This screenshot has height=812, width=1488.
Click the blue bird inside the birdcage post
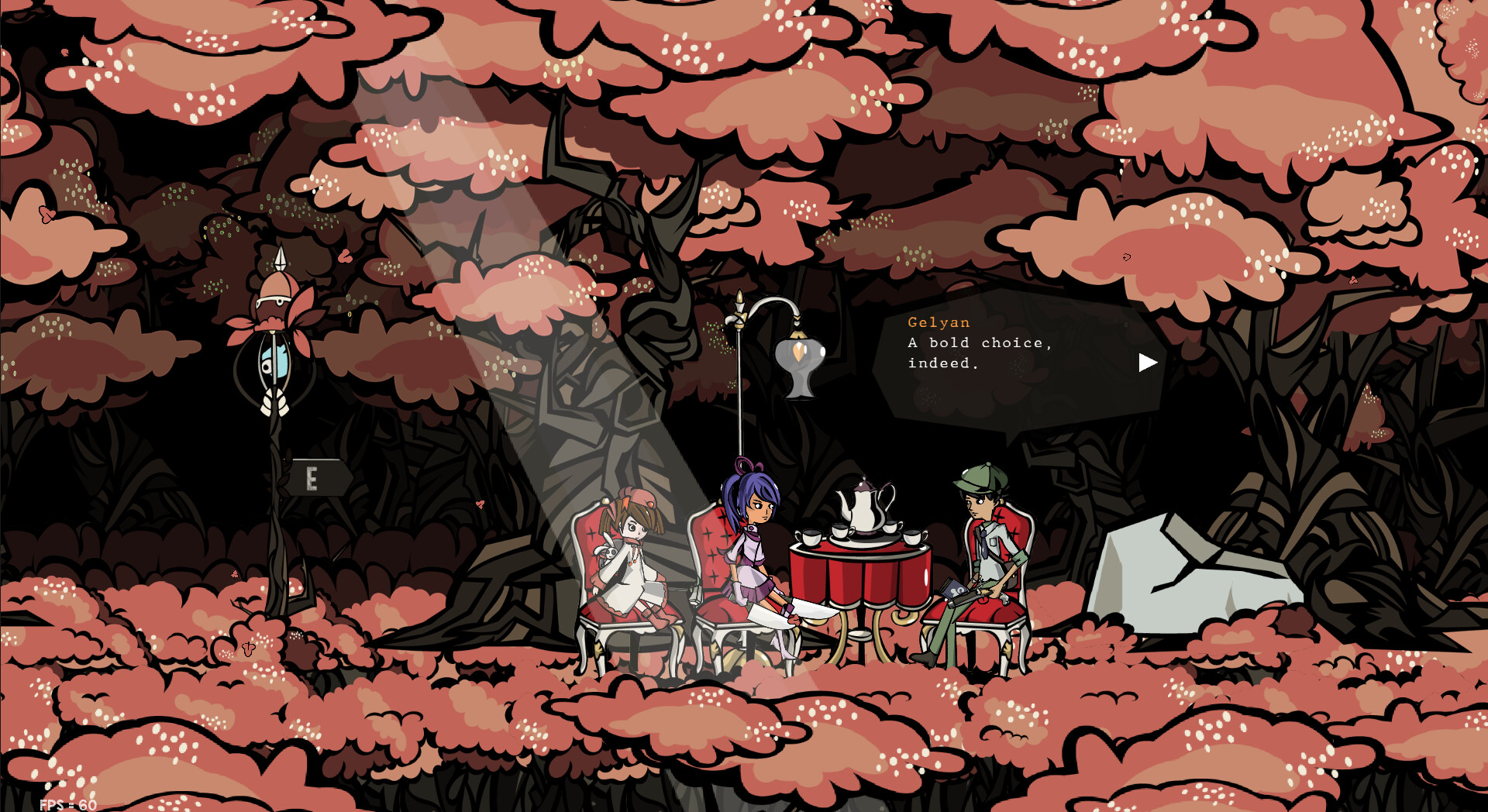pos(273,360)
